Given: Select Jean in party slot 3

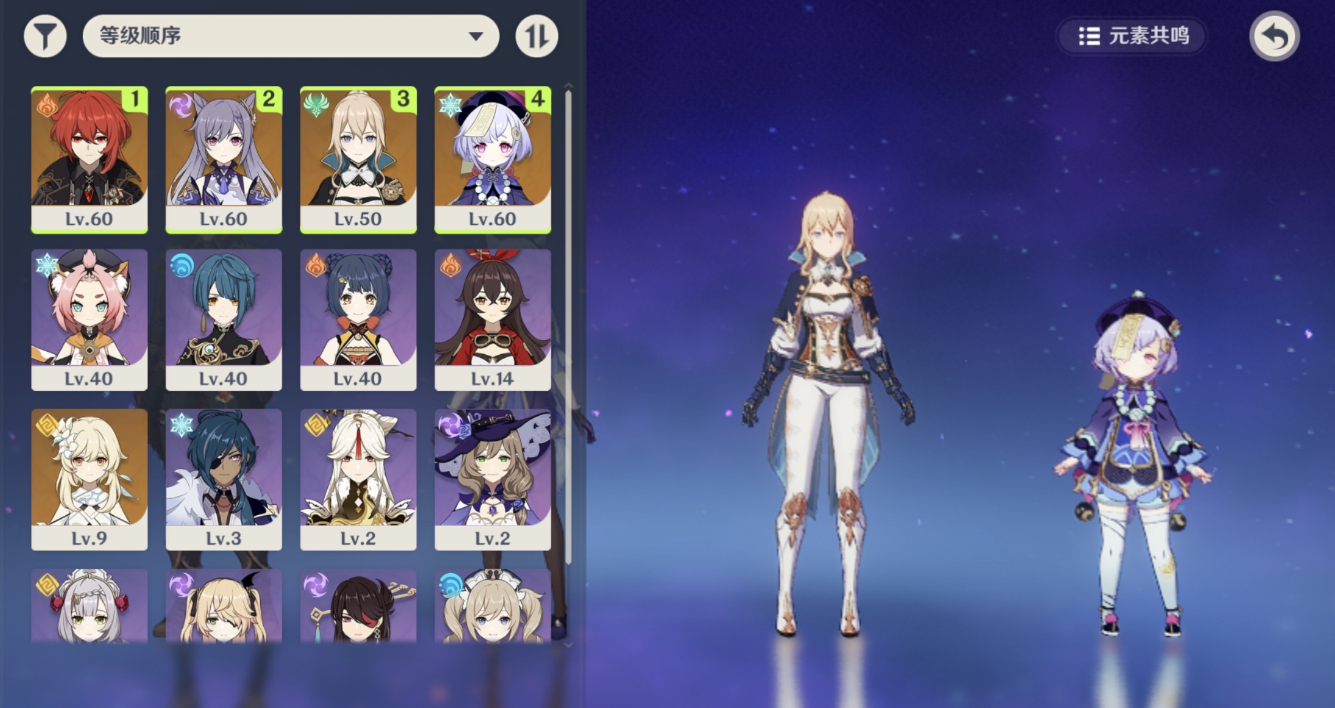Looking at the screenshot, I should point(358,159).
